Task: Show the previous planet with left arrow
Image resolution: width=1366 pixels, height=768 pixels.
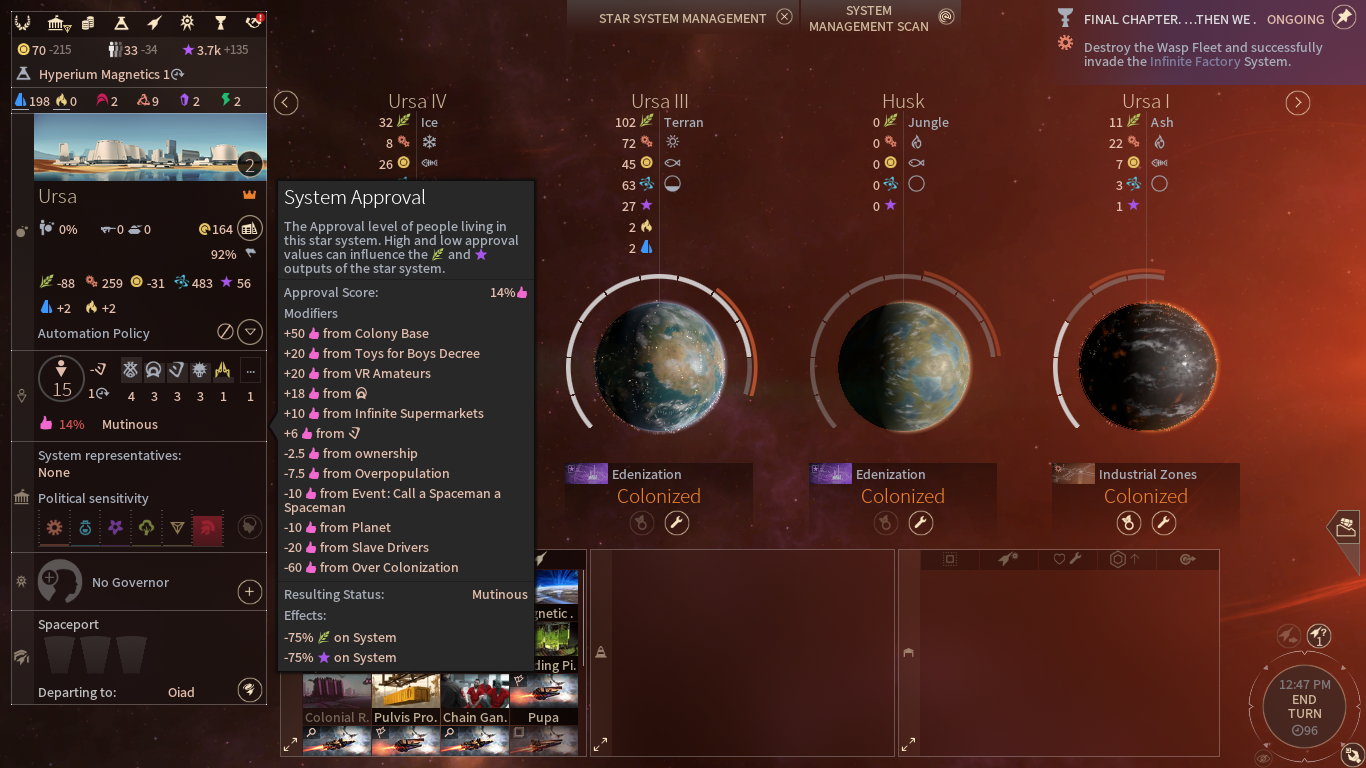Action: (286, 103)
